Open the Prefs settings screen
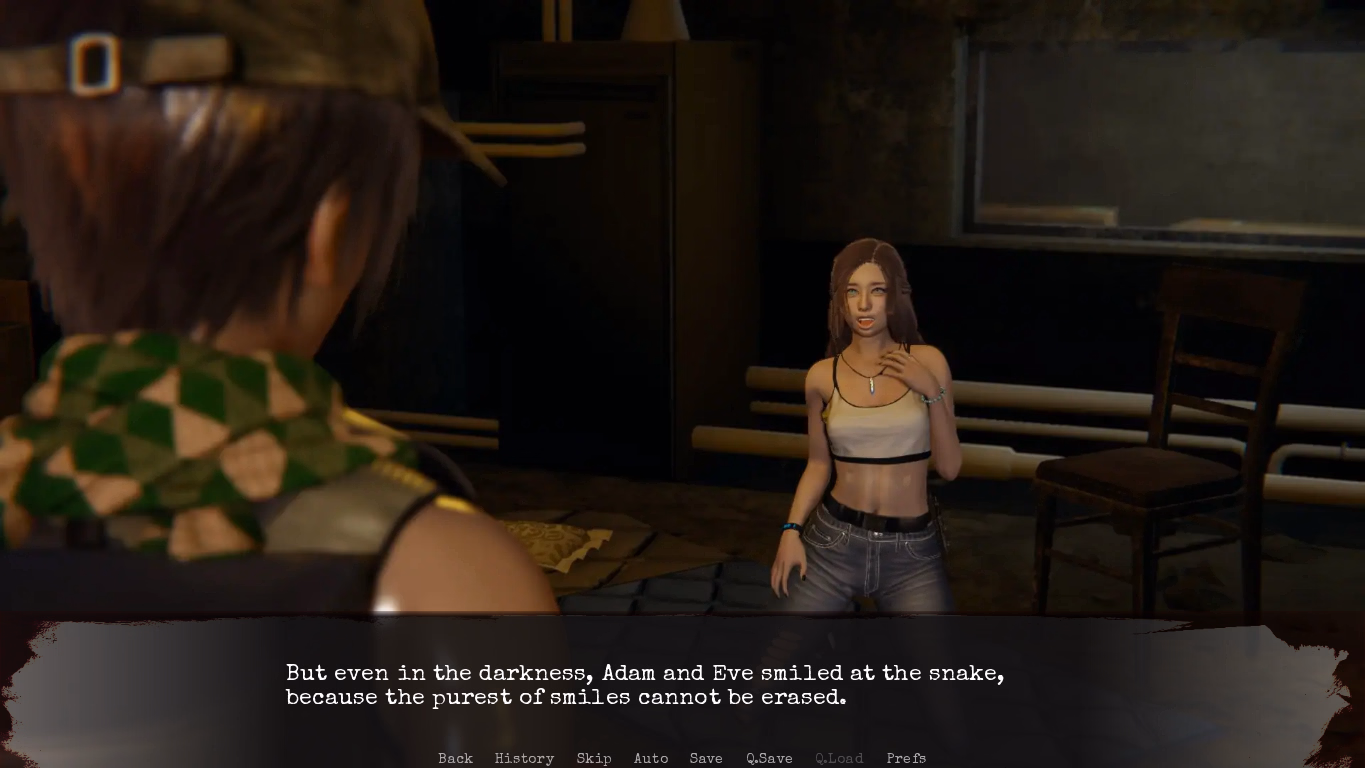This screenshot has height=768, width=1365. tap(906, 758)
